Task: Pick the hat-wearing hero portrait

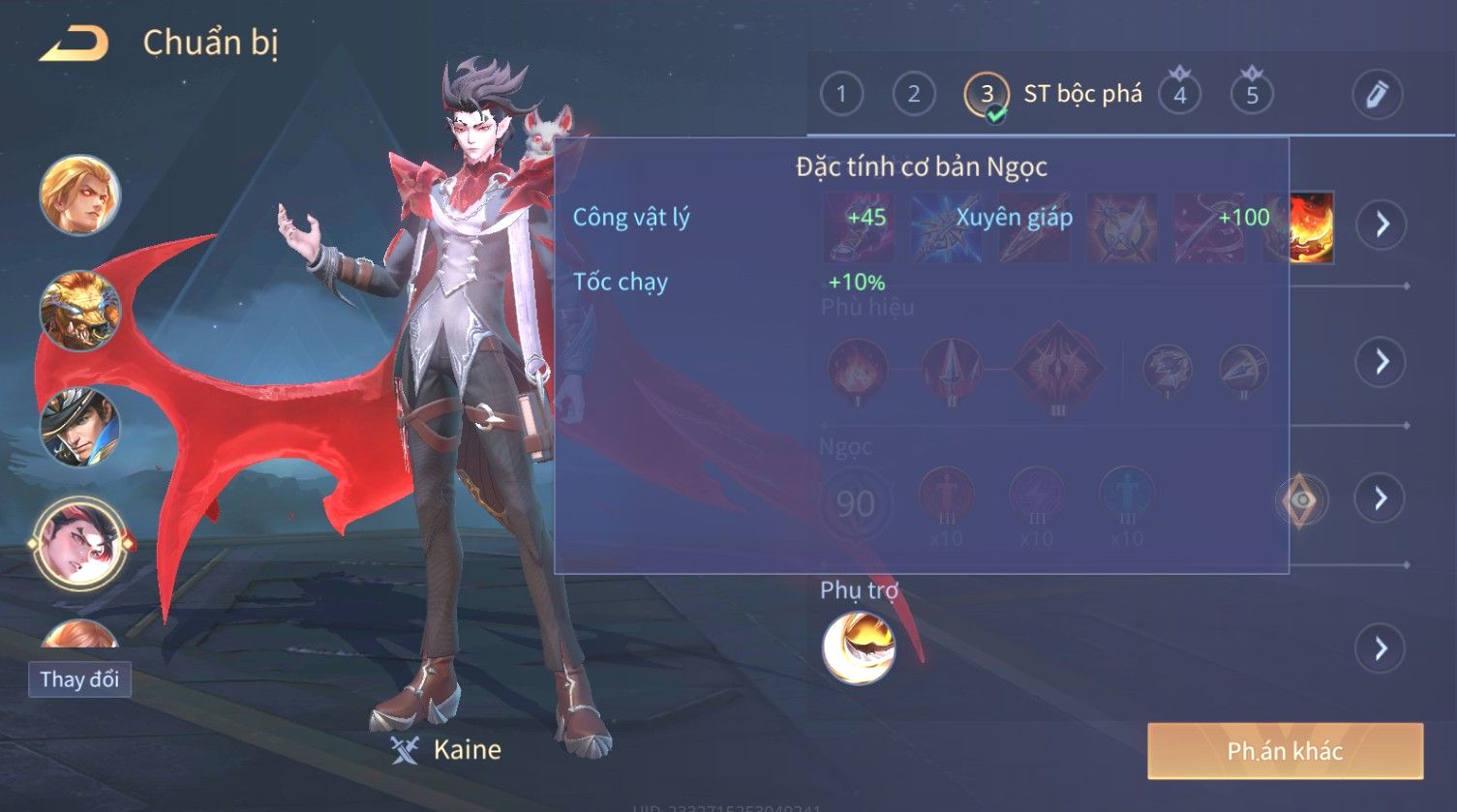Action: [x=79, y=427]
